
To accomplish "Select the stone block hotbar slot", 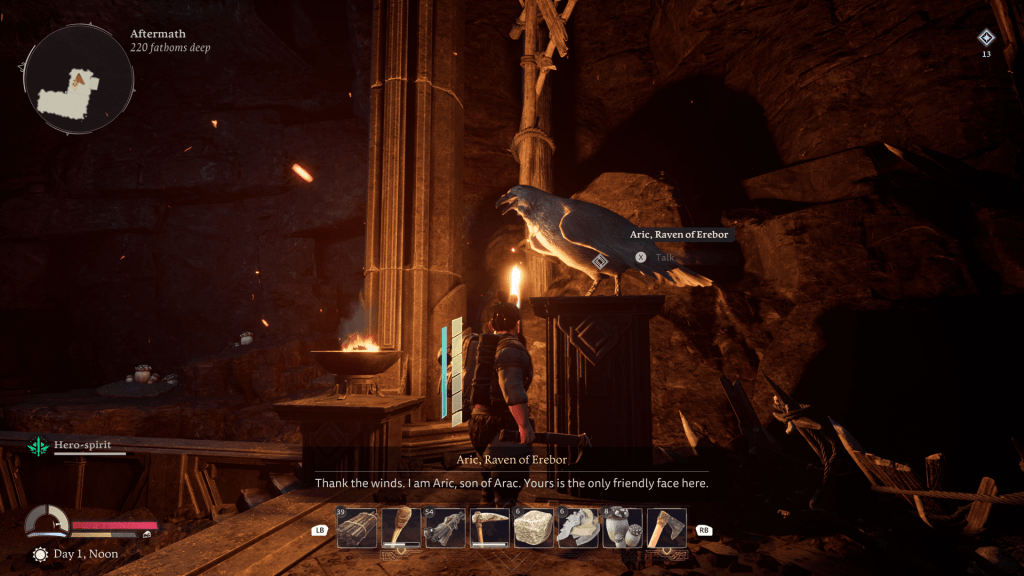I will (x=534, y=528).
